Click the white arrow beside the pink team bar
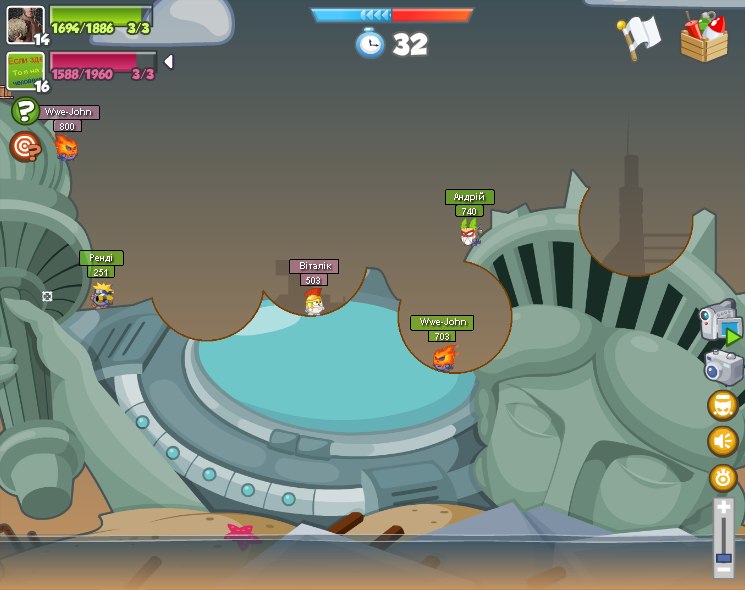 pyautogui.click(x=168, y=62)
